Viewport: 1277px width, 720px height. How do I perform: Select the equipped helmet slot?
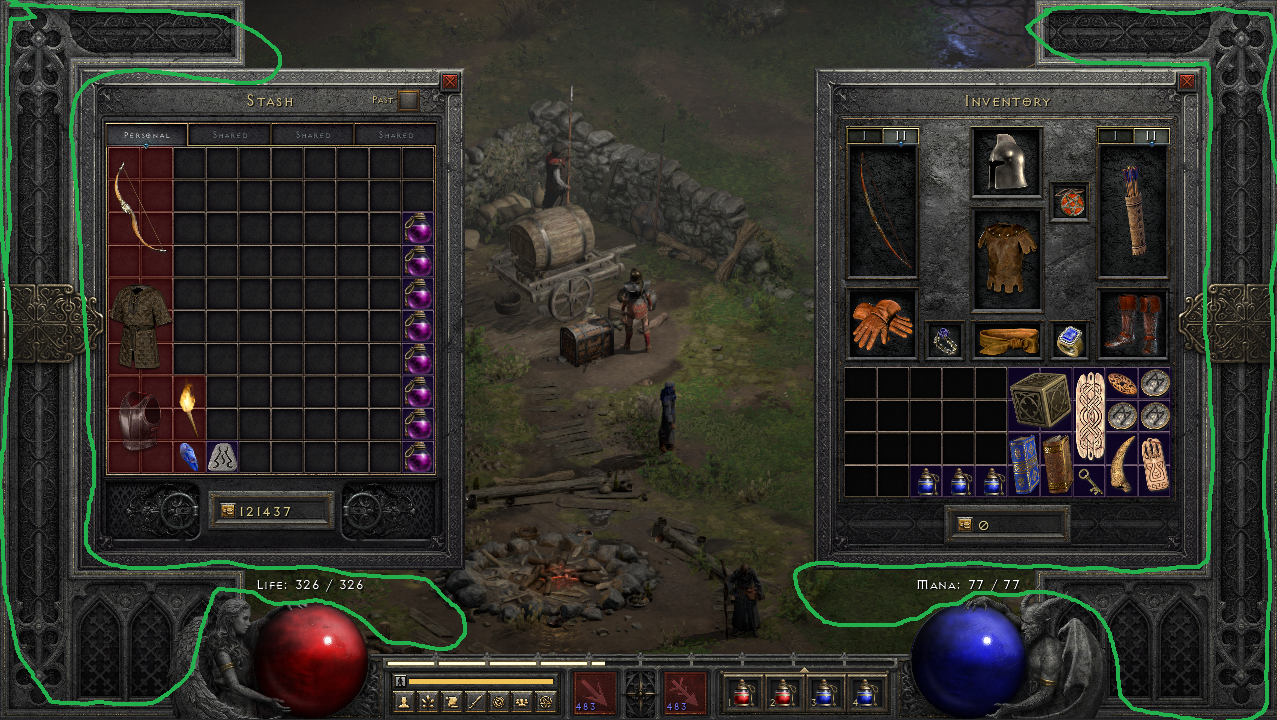[1006, 162]
